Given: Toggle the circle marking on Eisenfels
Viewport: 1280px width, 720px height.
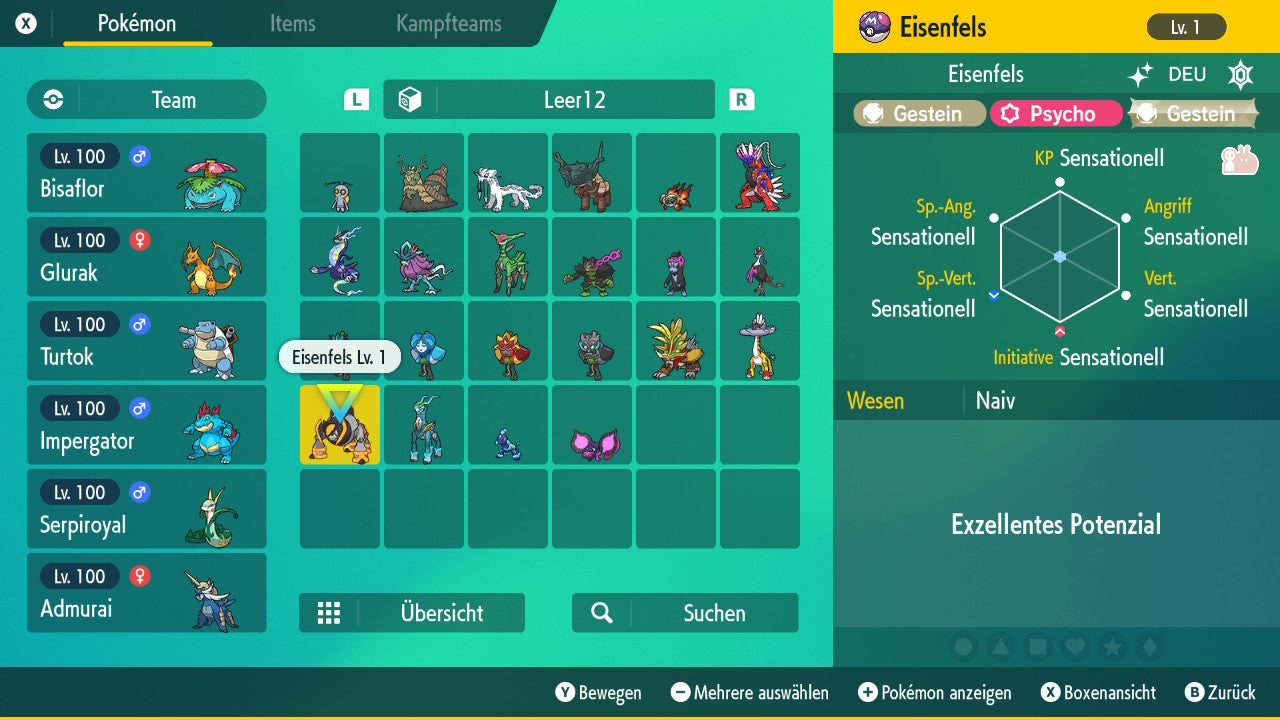Looking at the screenshot, I should point(963,647).
